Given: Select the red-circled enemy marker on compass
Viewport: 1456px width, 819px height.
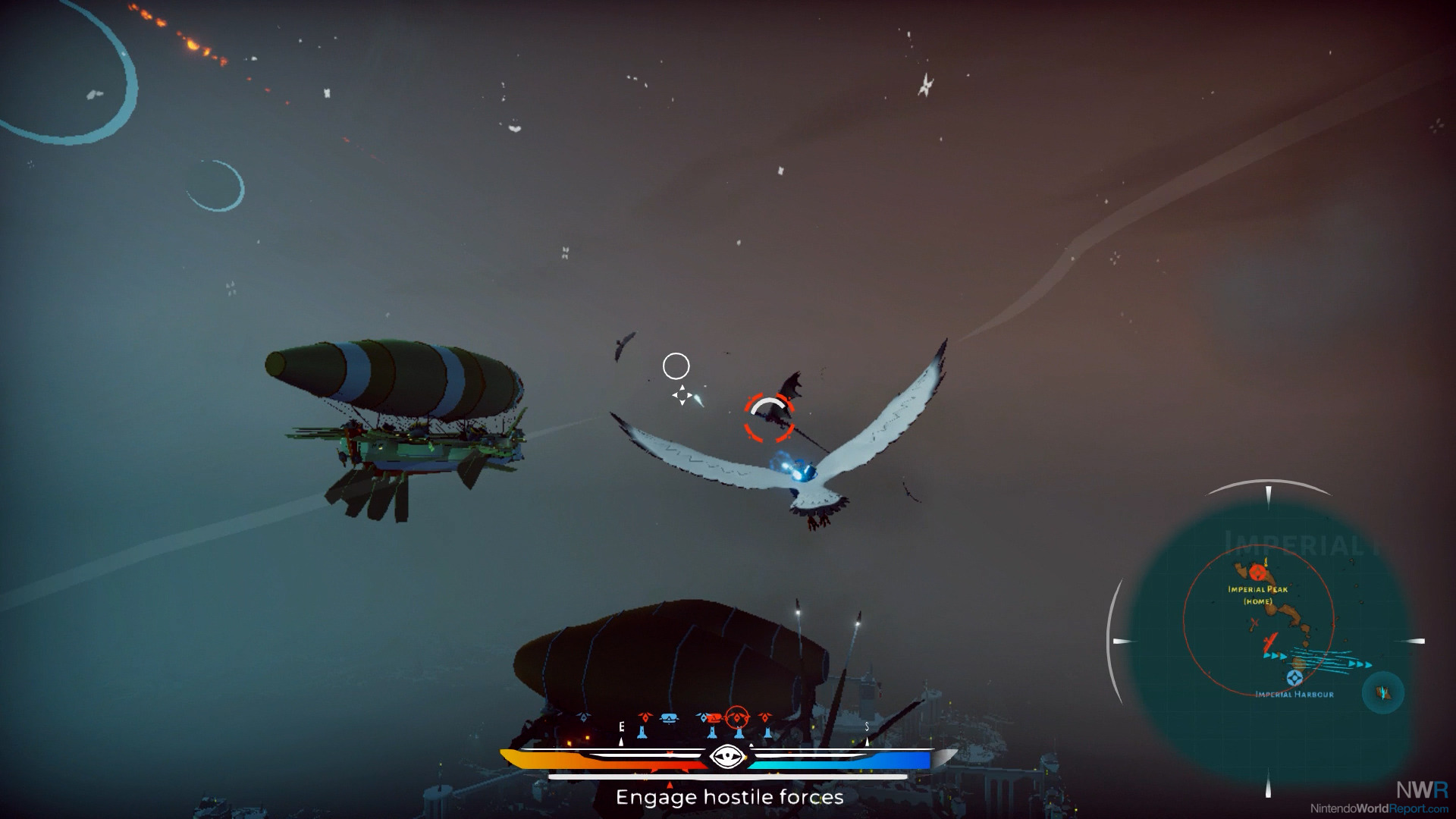Looking at the screenshot, I should pyautogui.click(x=737, y=717).
